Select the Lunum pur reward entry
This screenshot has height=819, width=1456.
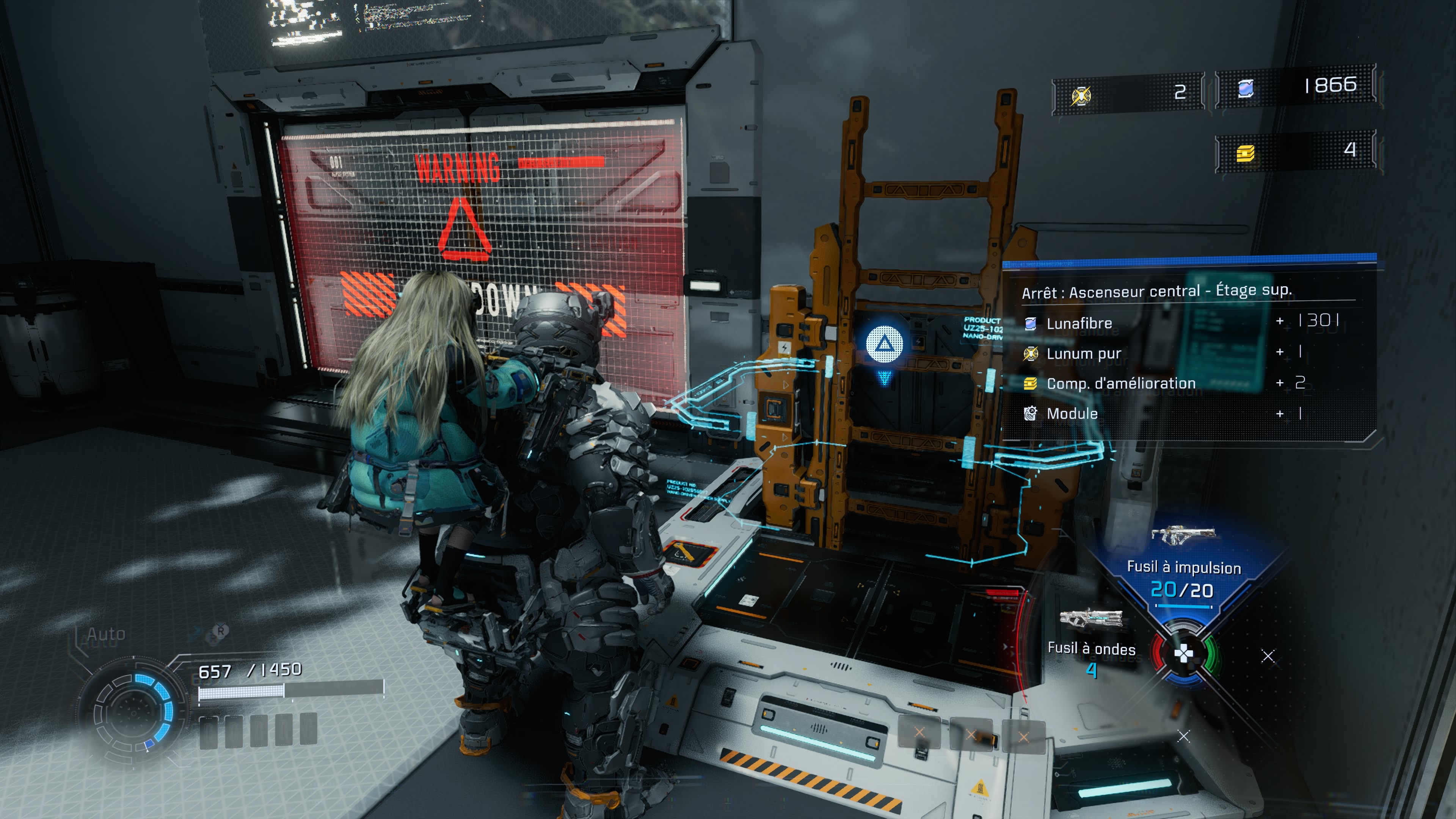click(x=1181, y=353)
